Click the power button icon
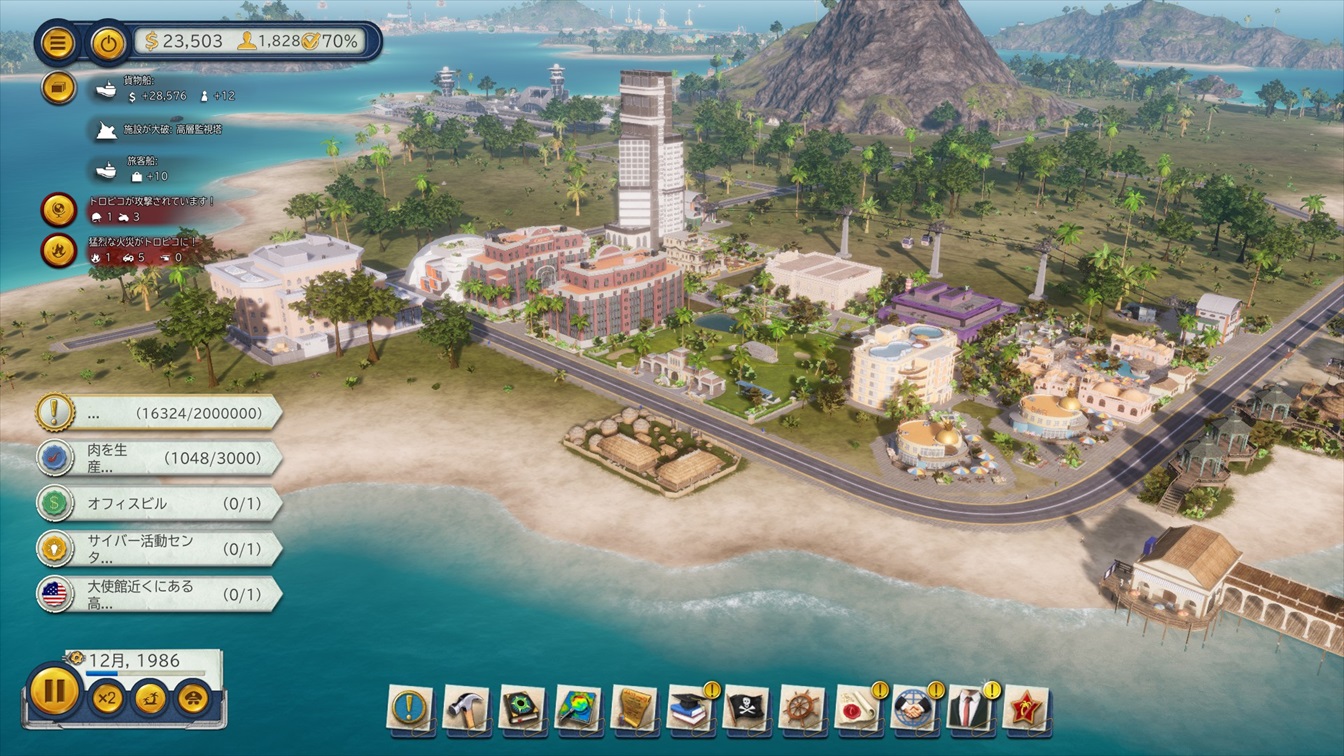1344x756 pixels. [107, 42]
